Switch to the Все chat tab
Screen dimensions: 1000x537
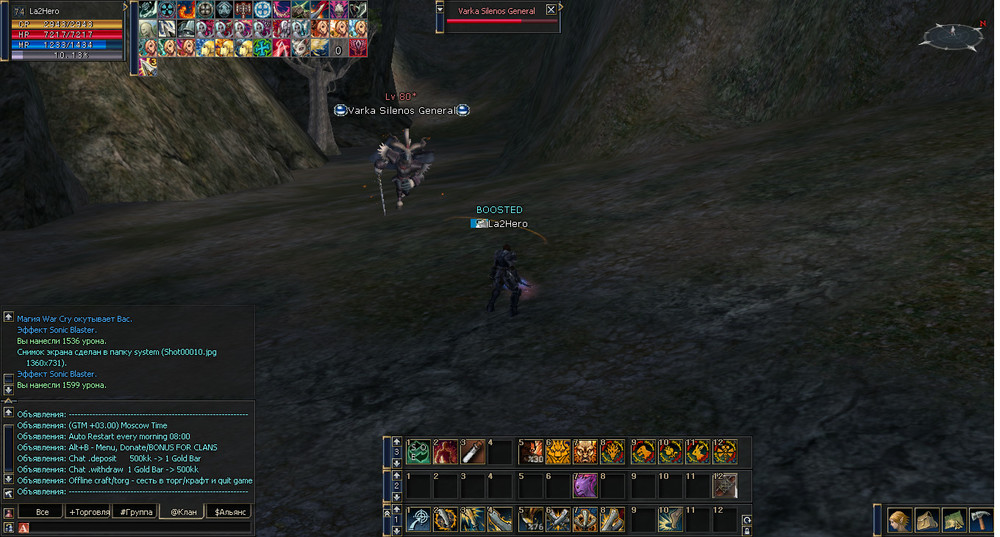click(x=42, y=512)
